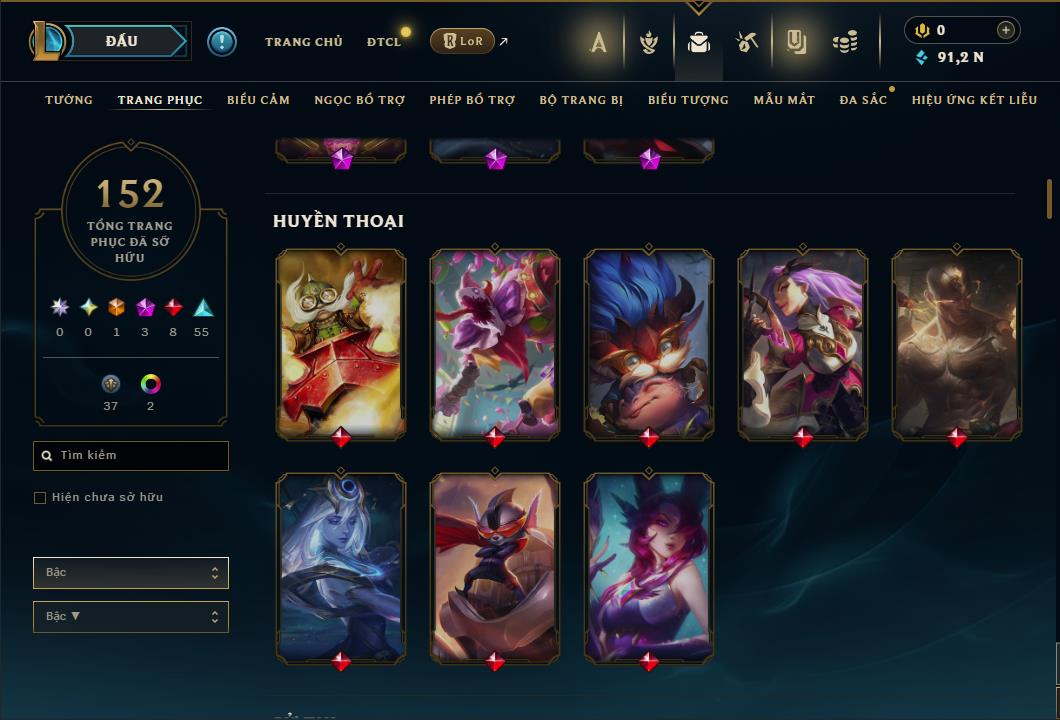This screenshot has width=1060, height=720.
Task: Toggle the Hiện chưa sở hữu checkbox
Action: click(x=40, y=498)
